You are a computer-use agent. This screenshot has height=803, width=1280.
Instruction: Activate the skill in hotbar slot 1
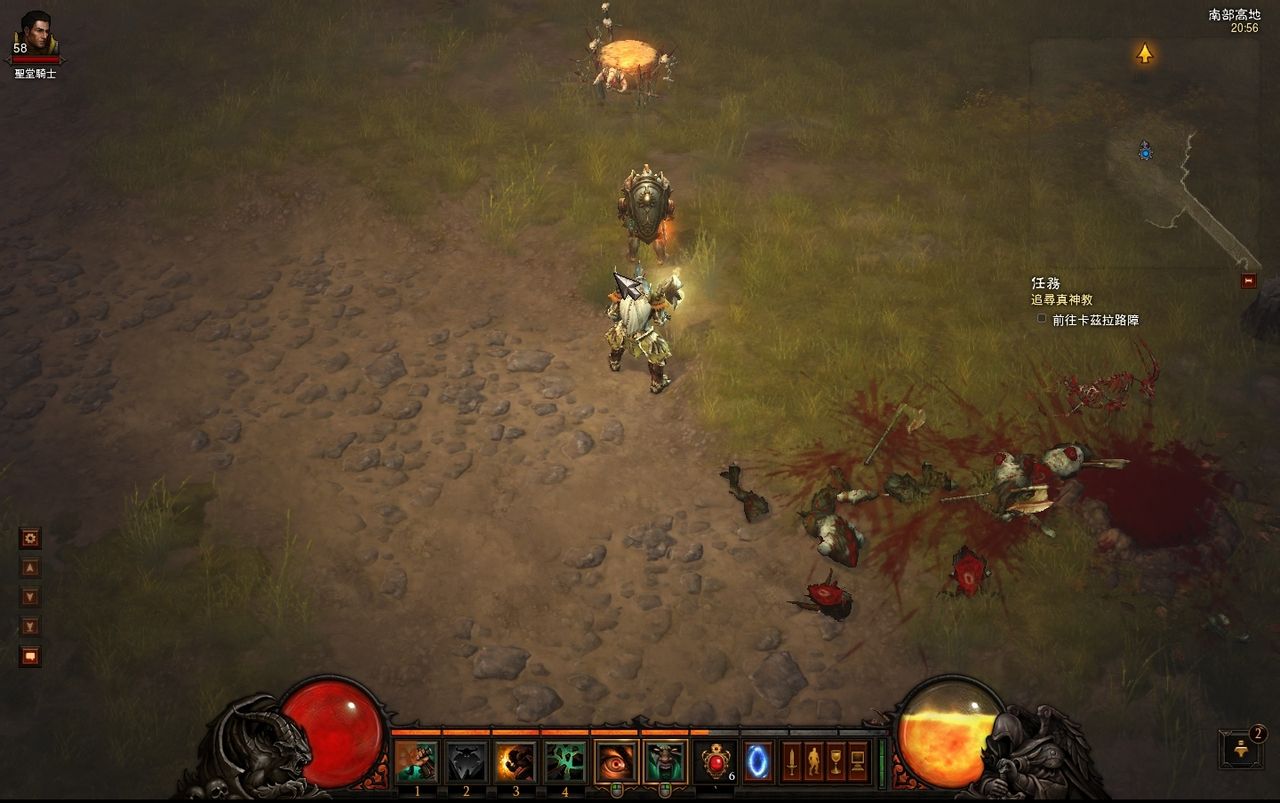pos(416,762)
